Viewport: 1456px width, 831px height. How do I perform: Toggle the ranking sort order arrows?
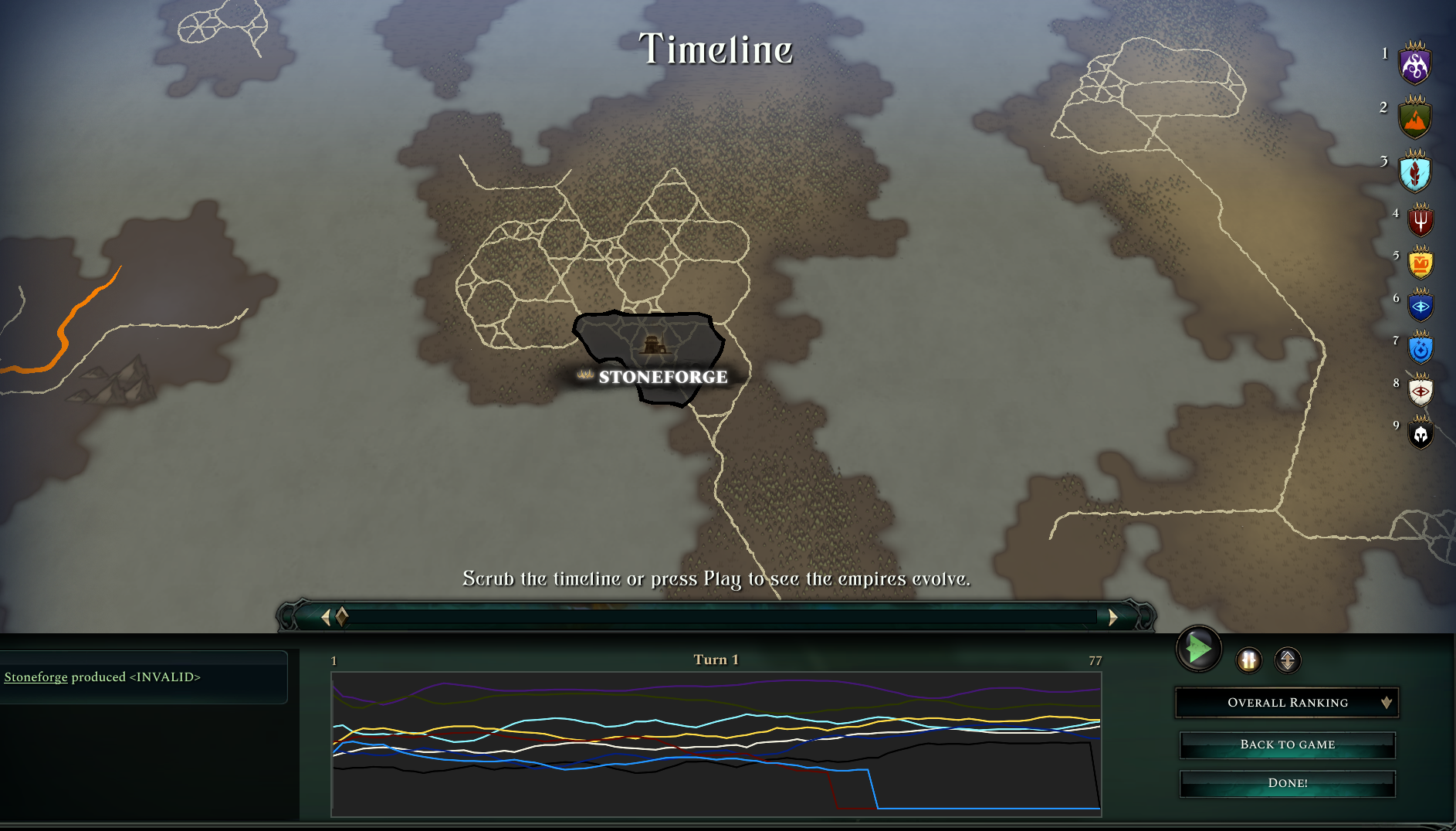(x=1287, y=661)
